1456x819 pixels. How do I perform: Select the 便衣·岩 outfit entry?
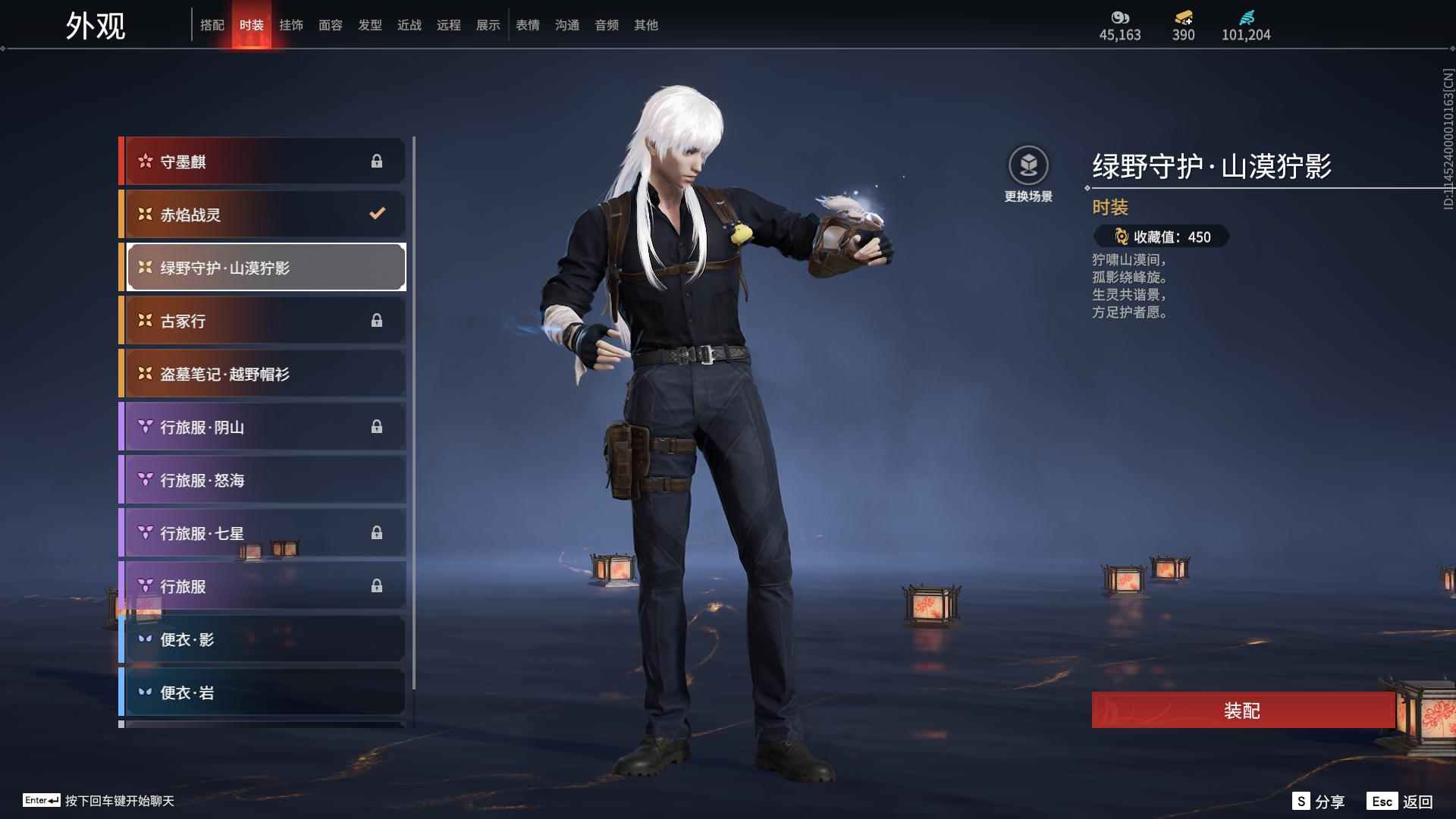[262, 692]
